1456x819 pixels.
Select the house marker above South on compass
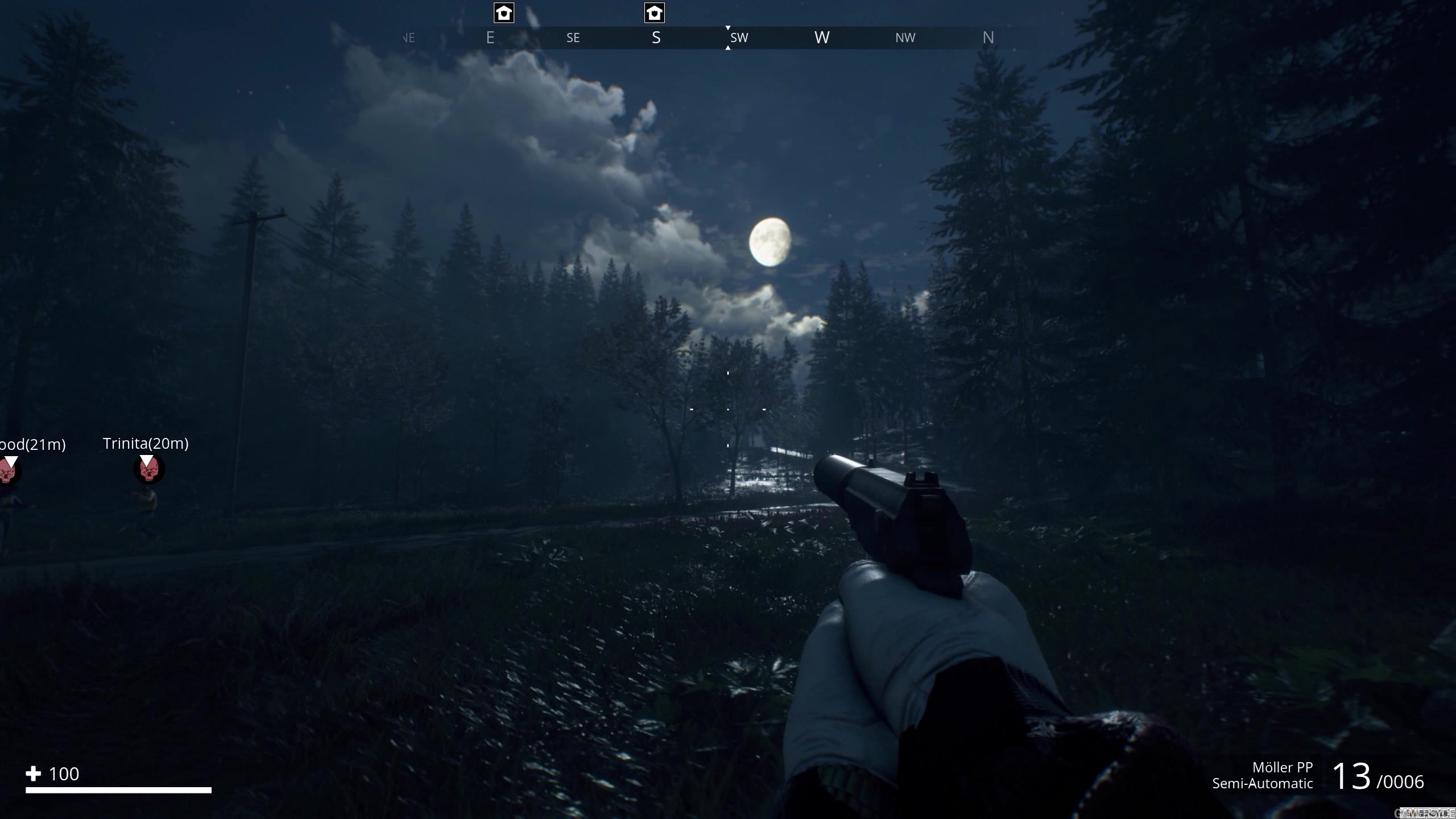click(654, 13)
